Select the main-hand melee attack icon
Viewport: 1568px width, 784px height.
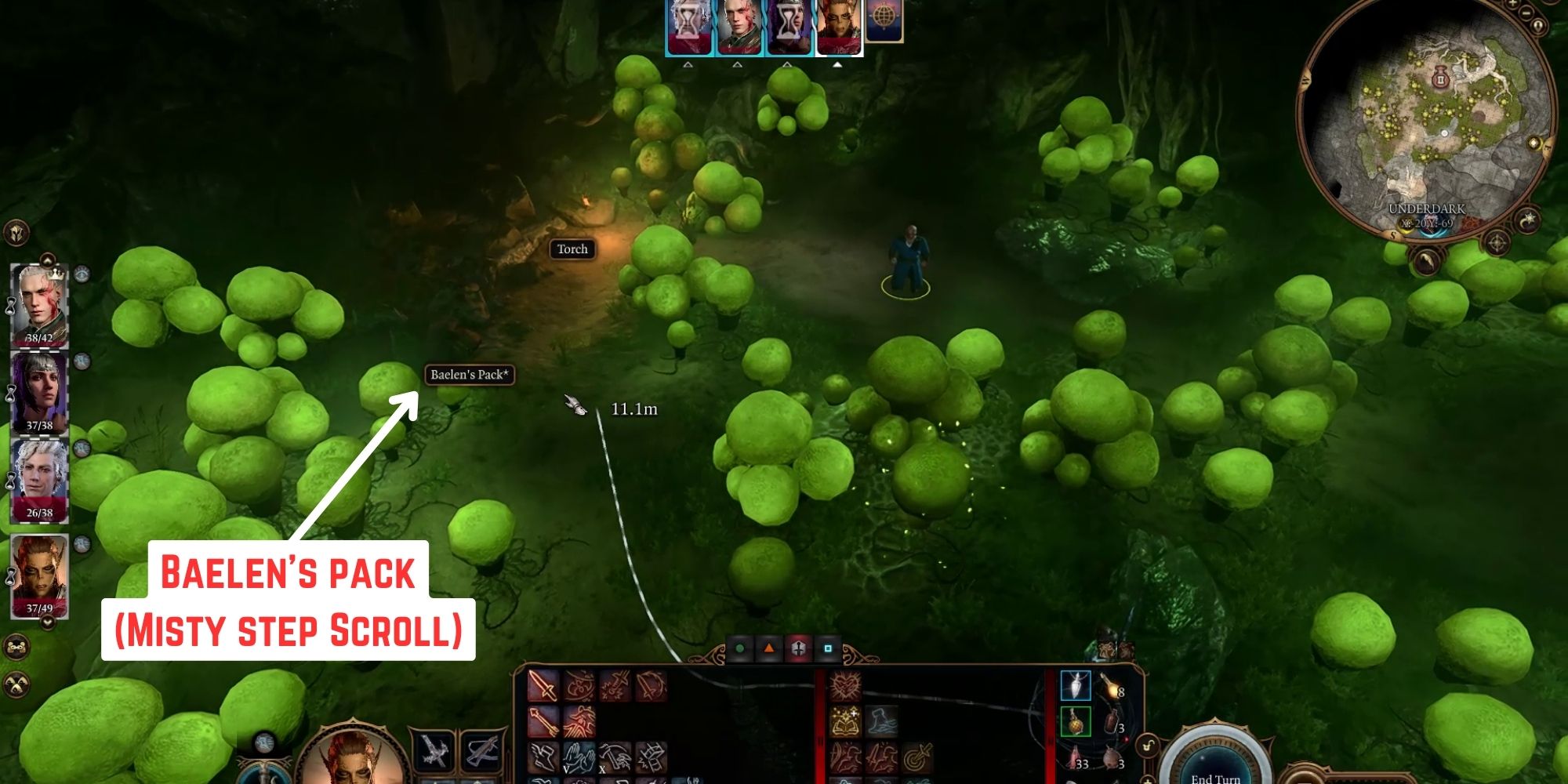pos(543,686)
